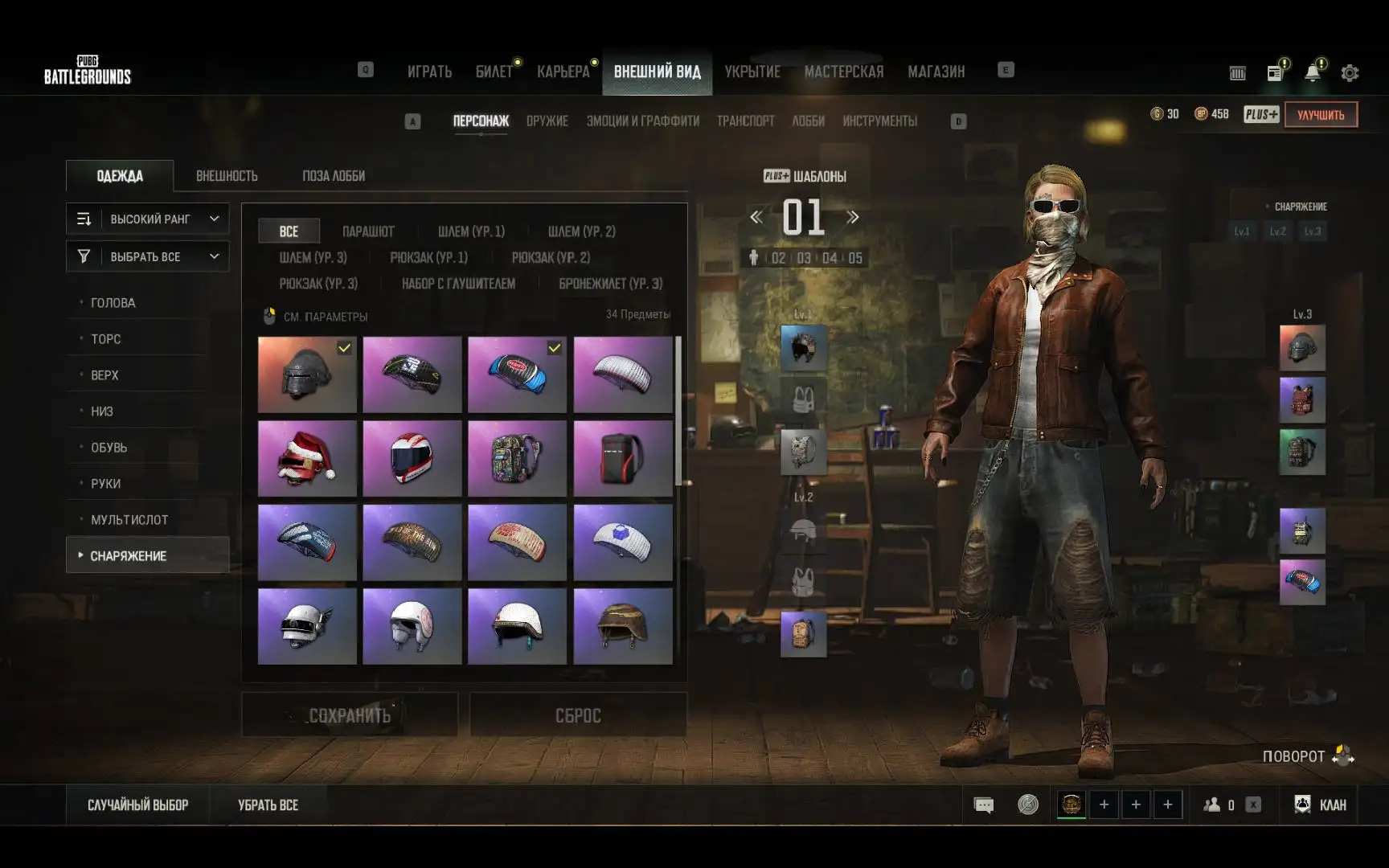Open the ПОЗА ЛОББИ tab

pyautogui.click(x=334, y=176)
